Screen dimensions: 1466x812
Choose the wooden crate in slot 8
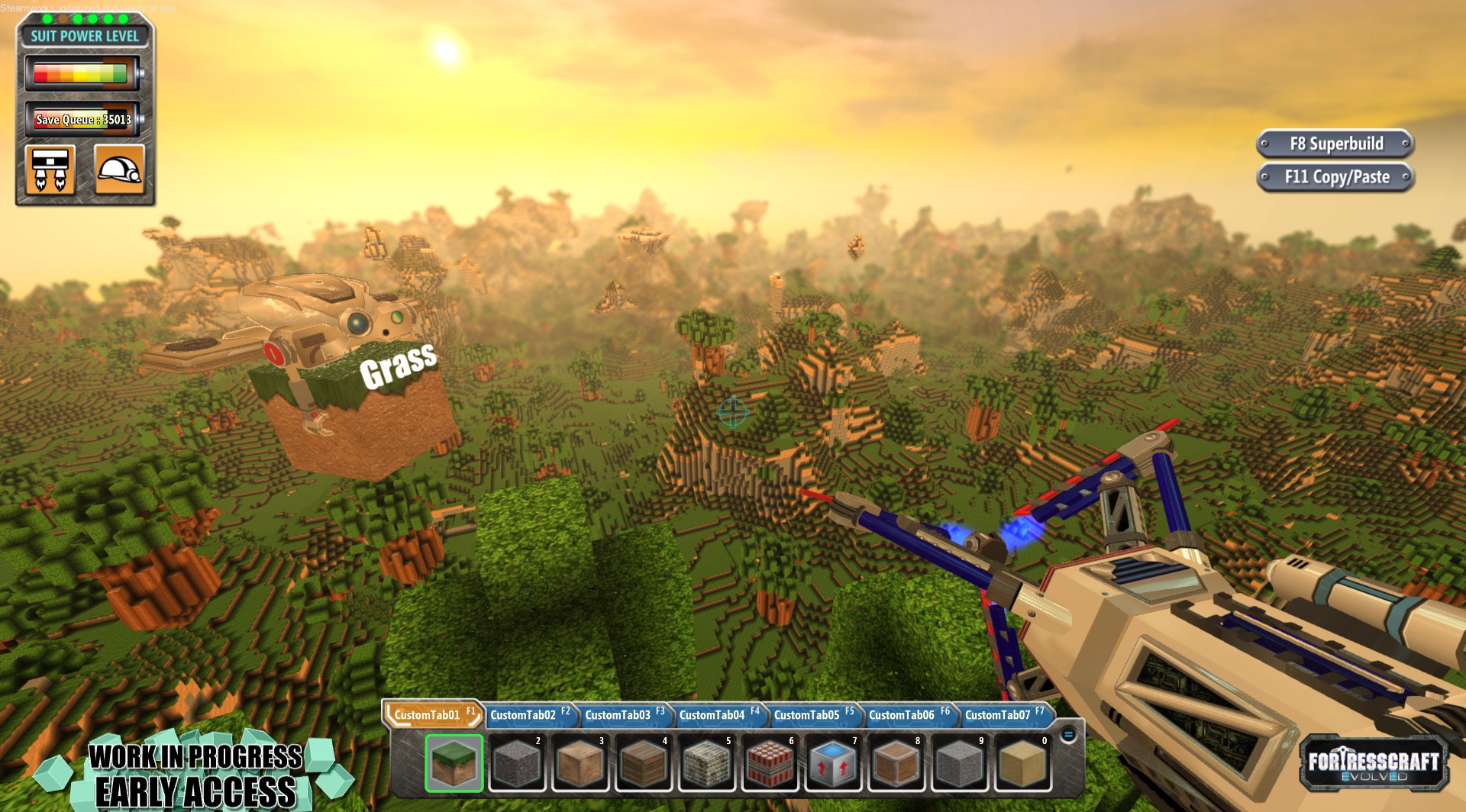point(896,763)
